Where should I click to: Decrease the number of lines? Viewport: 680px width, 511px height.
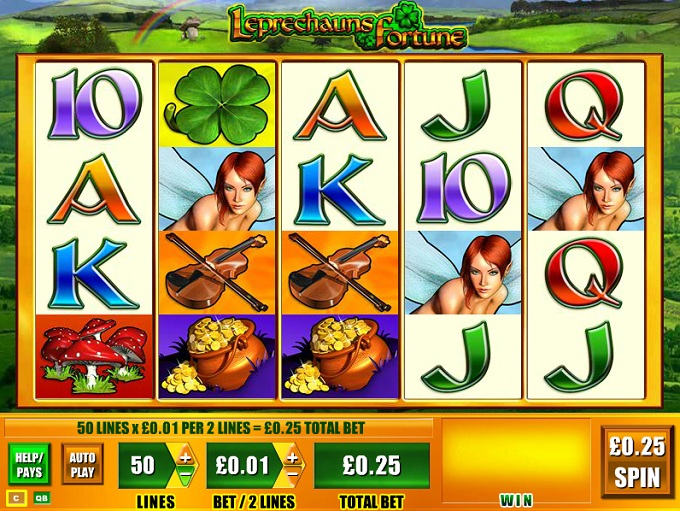pos(185,476)
